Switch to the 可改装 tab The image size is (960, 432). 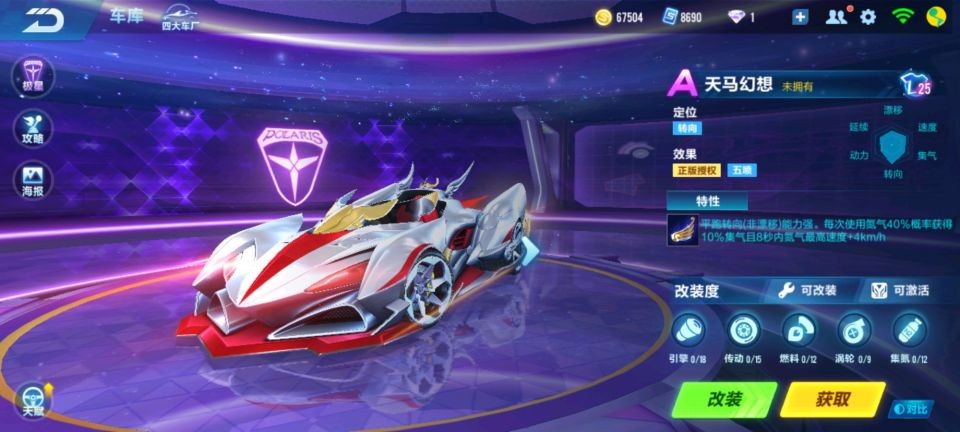(809, 290)
